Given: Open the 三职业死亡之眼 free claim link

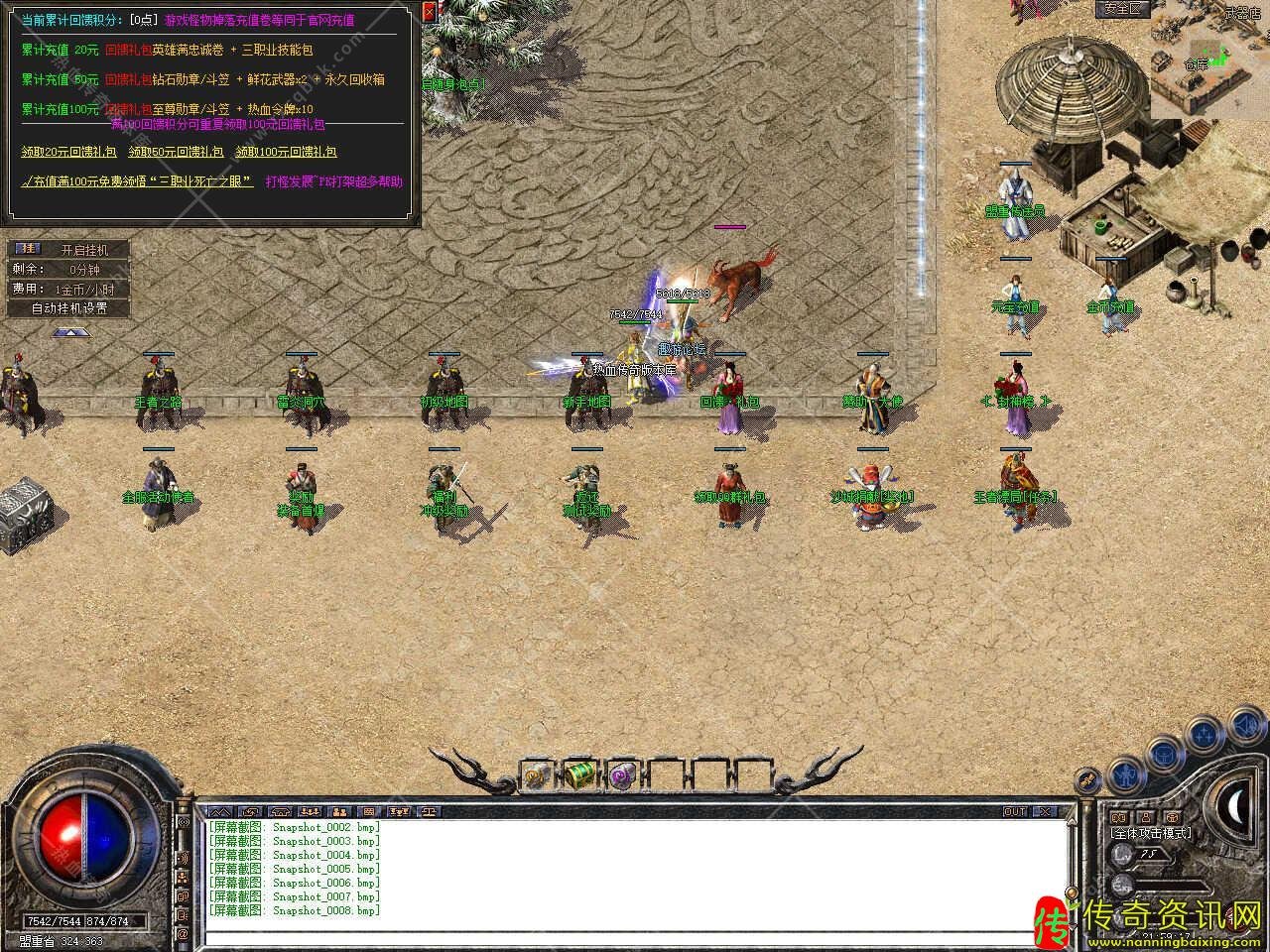Looking at the screenshot, I should tap(138, 181).
